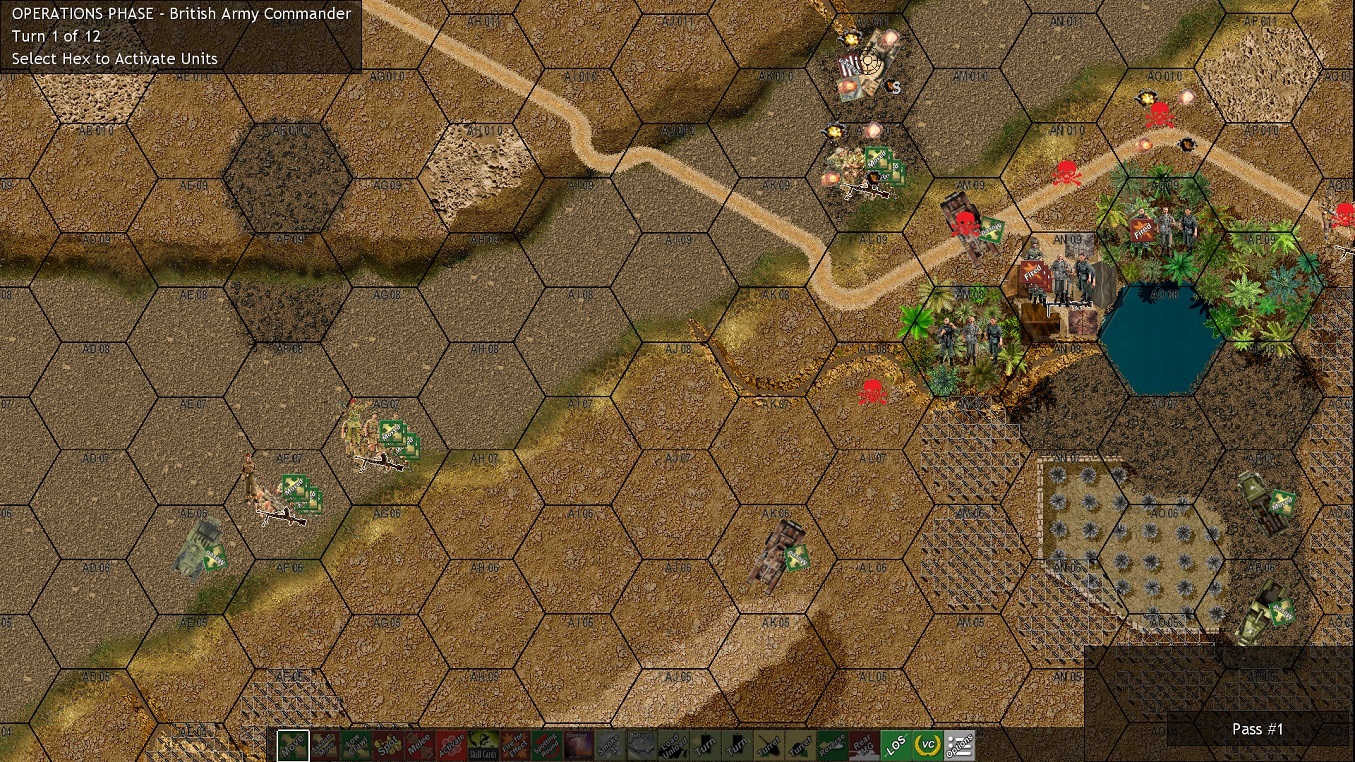Enable Reverse movement

click(833, 746)
